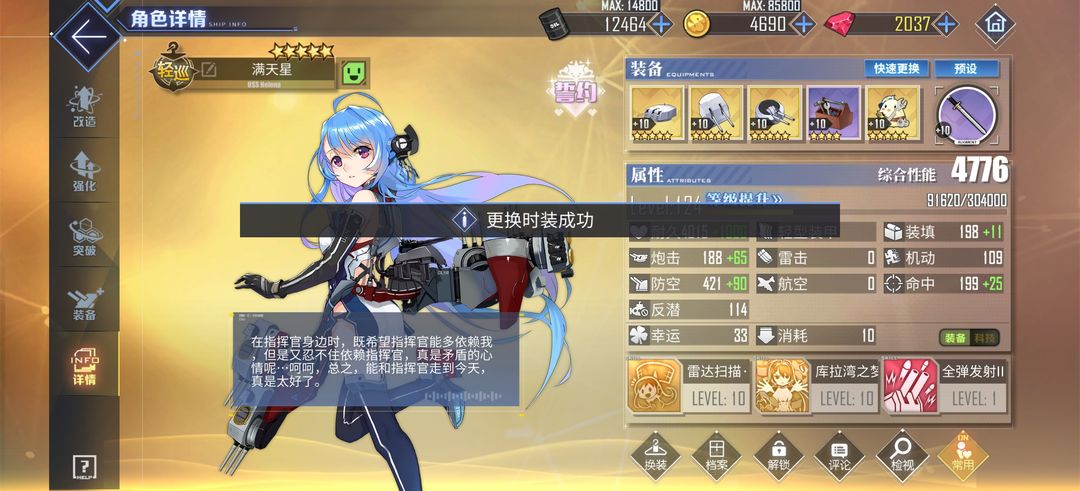Open the 档案 archive button
The image size is (1080, 491).
coord(716,456)
